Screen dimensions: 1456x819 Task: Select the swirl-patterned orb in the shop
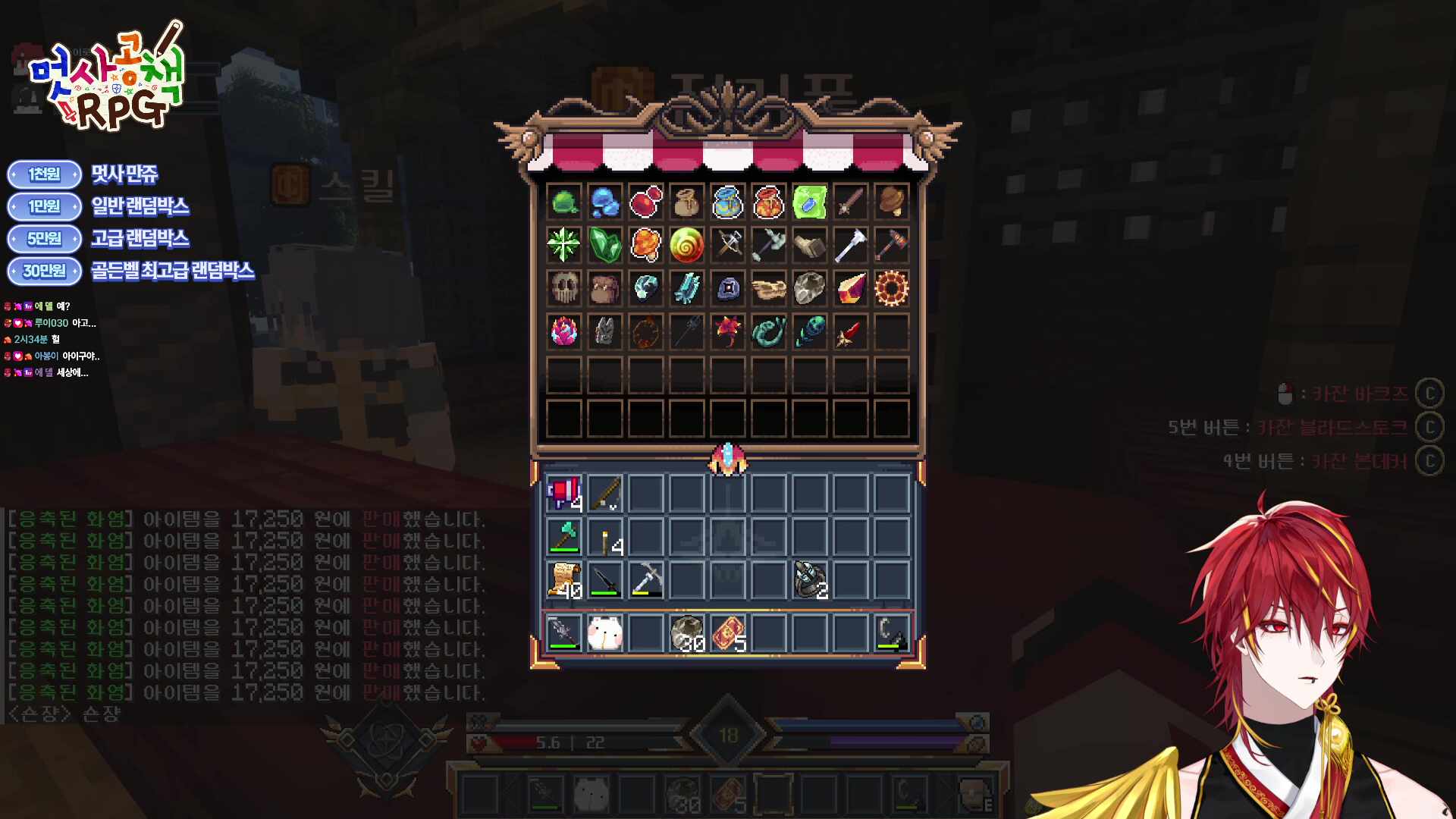click(x=686, y=245)
